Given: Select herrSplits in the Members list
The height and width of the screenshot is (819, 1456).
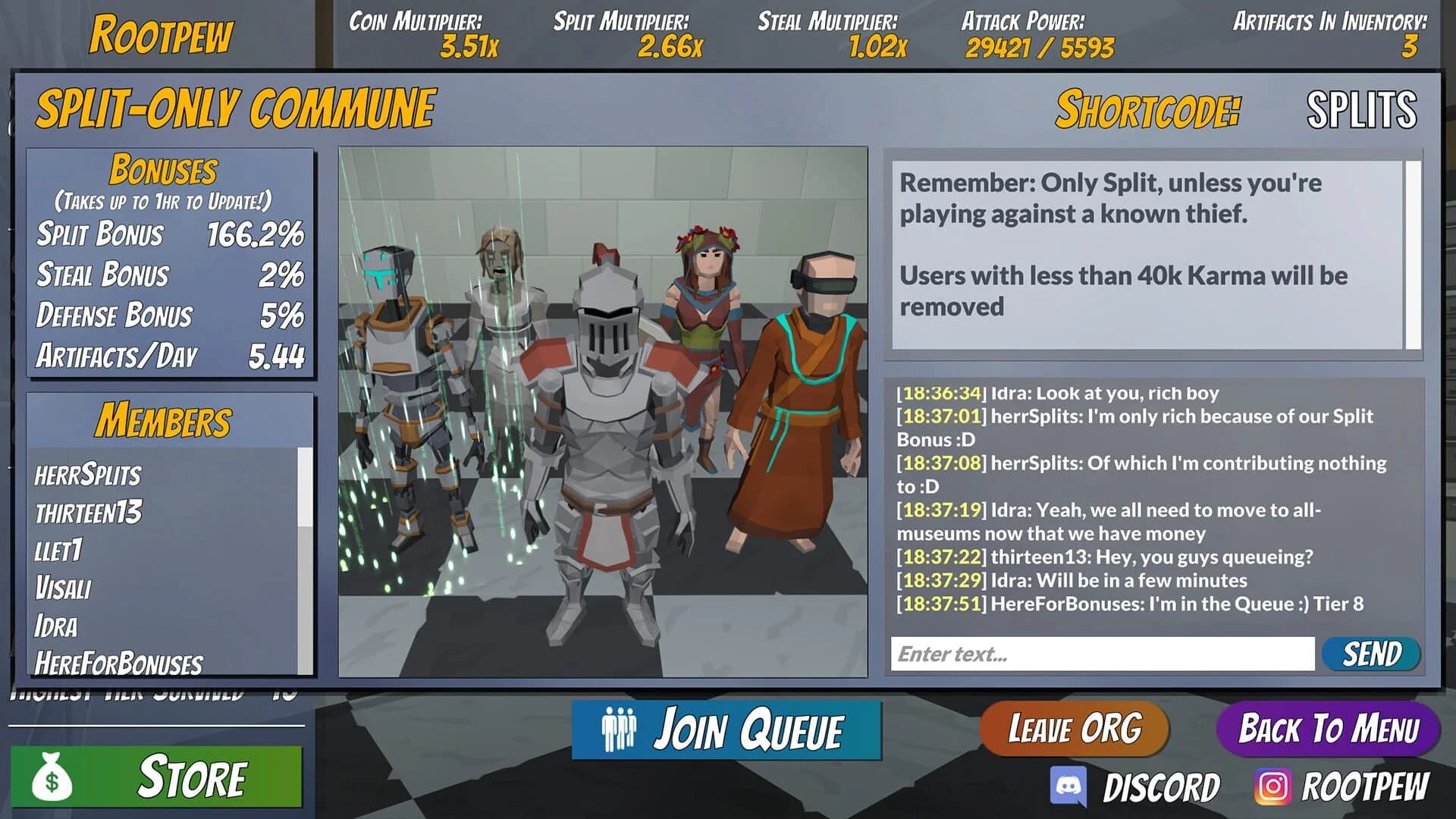Looking at the screenshot, I should 87,475.
